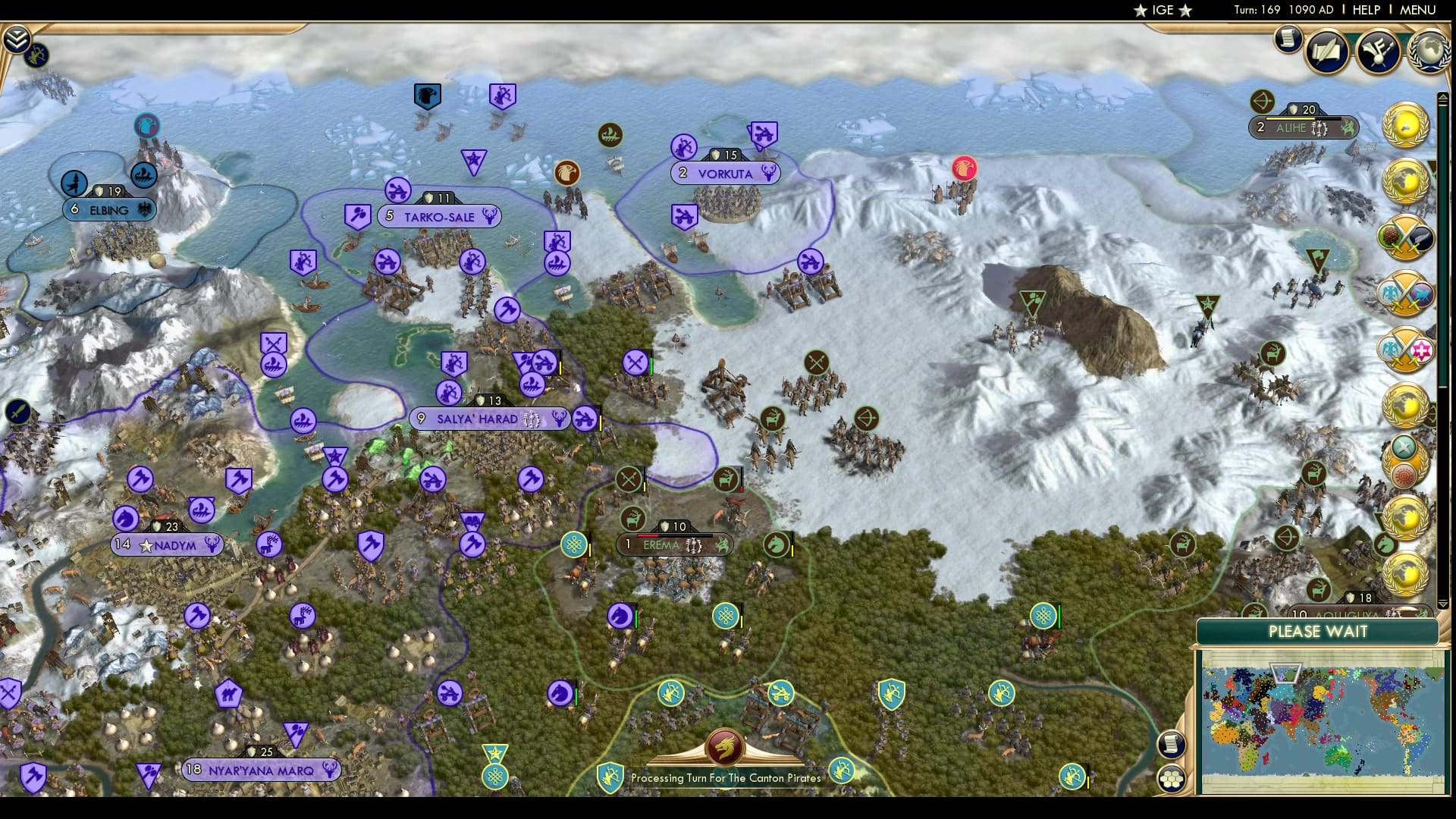Open the HELP menu

coord(1365,11)
